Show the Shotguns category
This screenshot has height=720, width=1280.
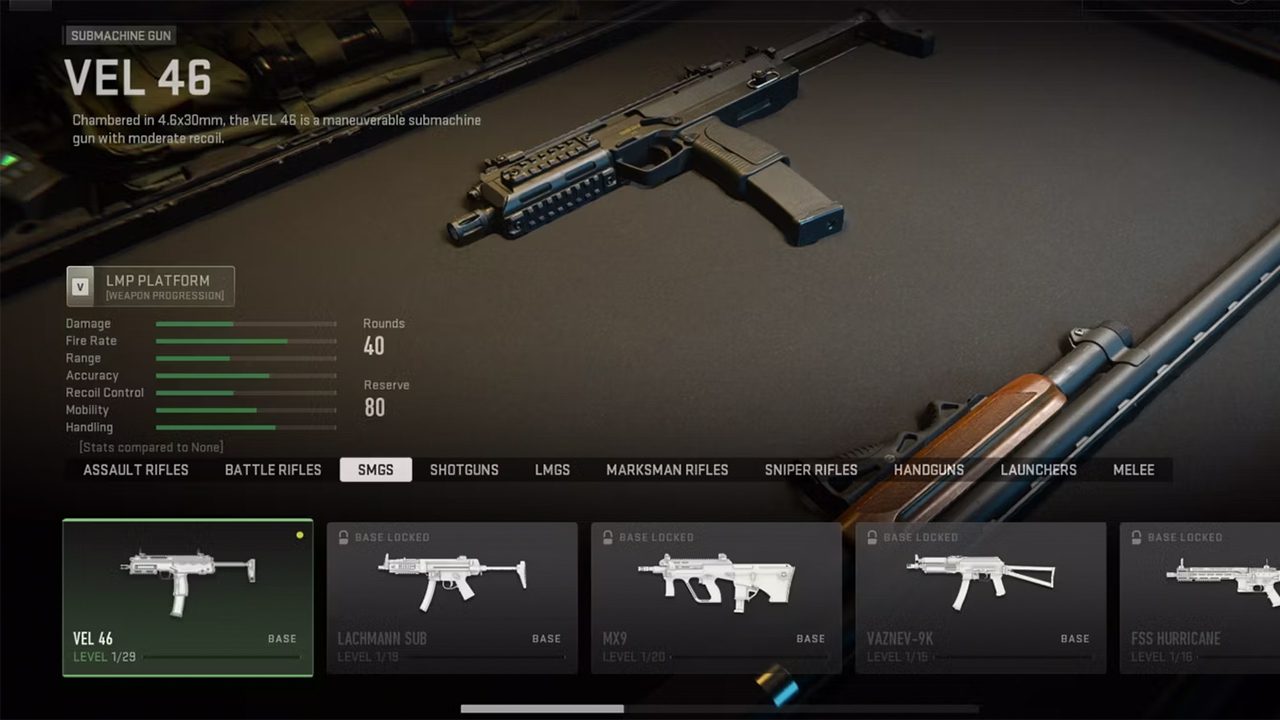(x=464, y=470)
